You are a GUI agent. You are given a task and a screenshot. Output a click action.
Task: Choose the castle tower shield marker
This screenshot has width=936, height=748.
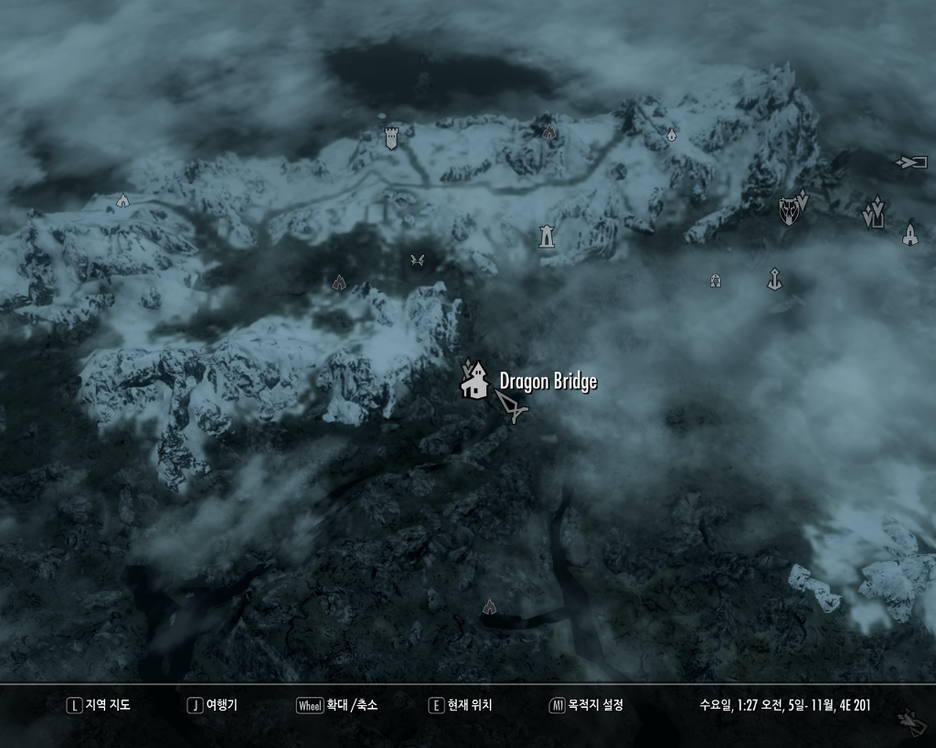pos(391,137)
